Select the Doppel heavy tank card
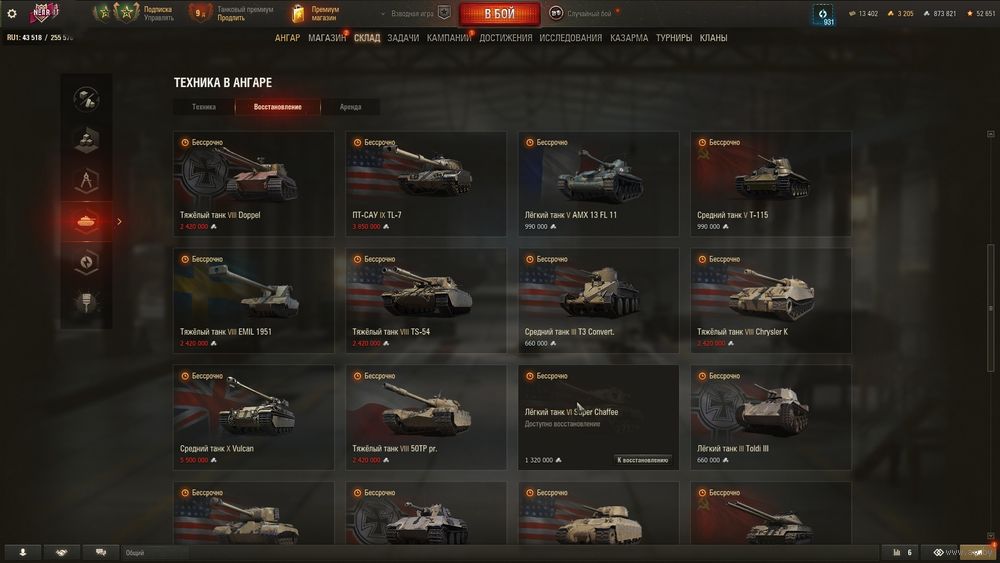Image resolution: width=1000 pixels, height=563 pixels. click(253, 183)
